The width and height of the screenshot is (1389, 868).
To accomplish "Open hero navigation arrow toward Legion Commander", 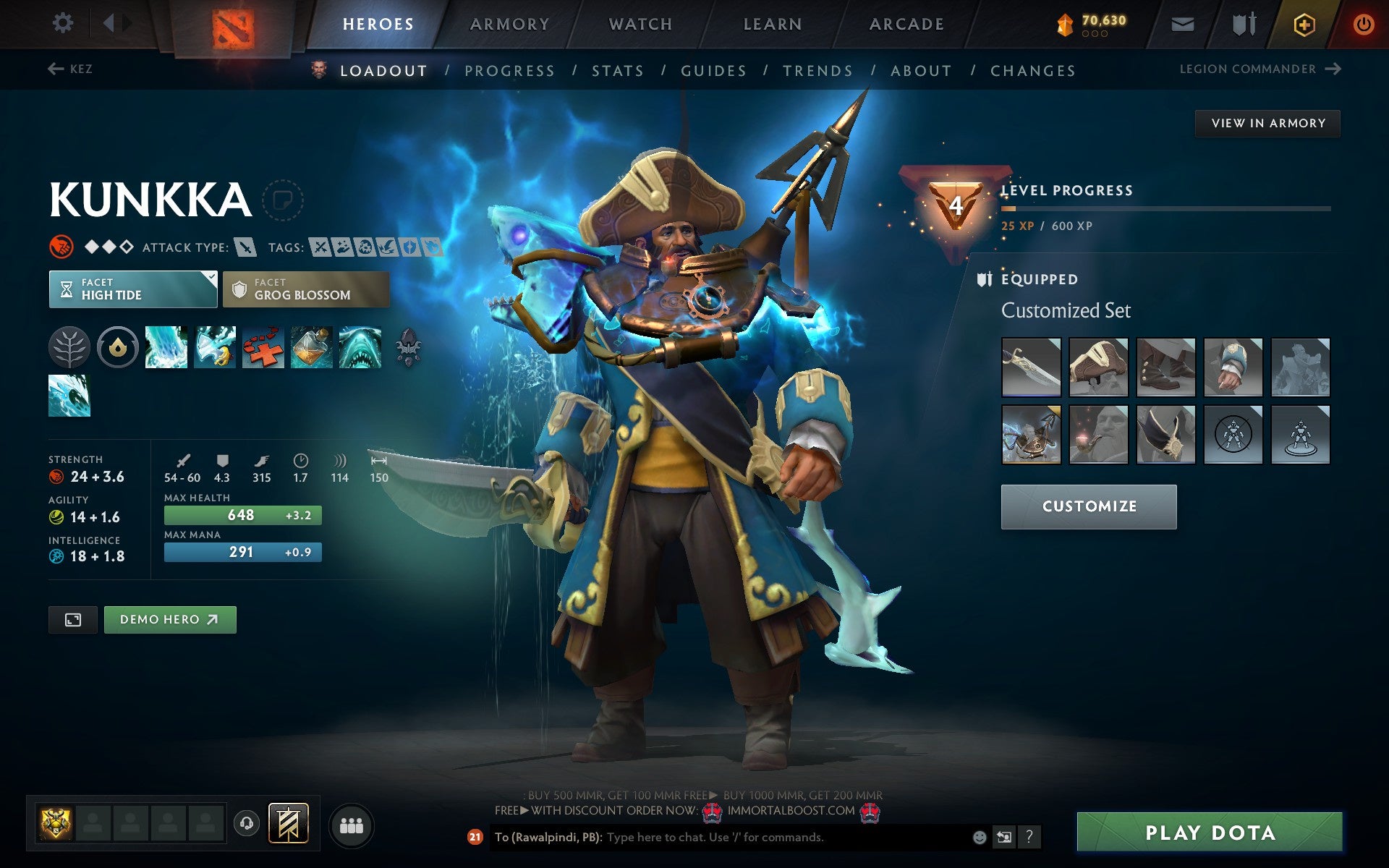I will [1333, 69].
